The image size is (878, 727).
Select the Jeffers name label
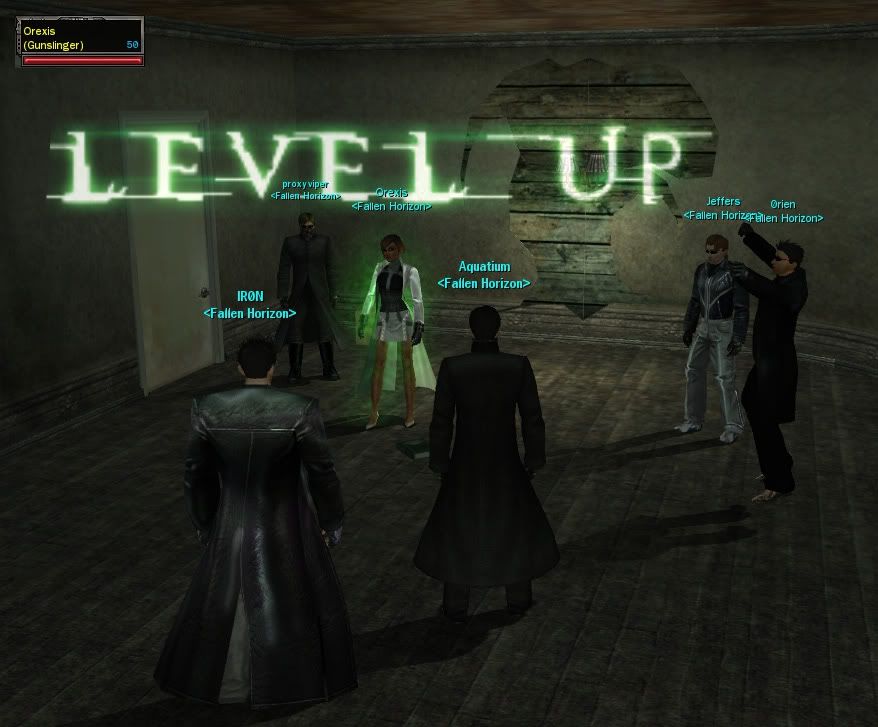(x=723, y=202)
